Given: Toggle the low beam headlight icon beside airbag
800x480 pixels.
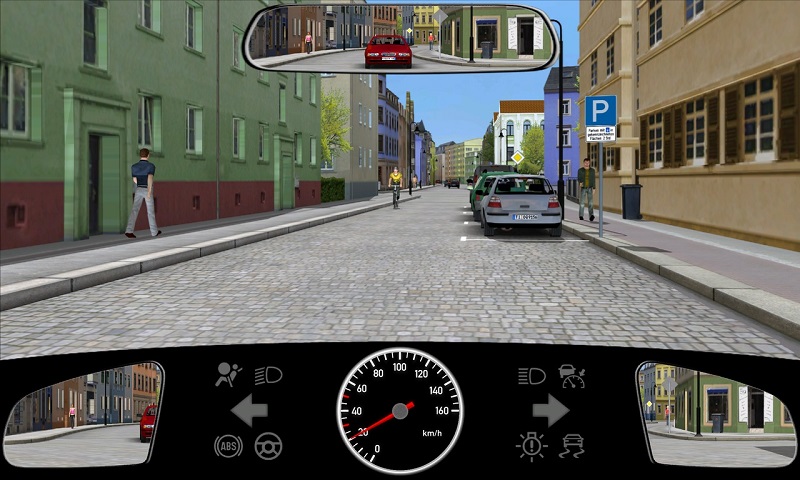Looking at the screenshot, I should point(269,375).
